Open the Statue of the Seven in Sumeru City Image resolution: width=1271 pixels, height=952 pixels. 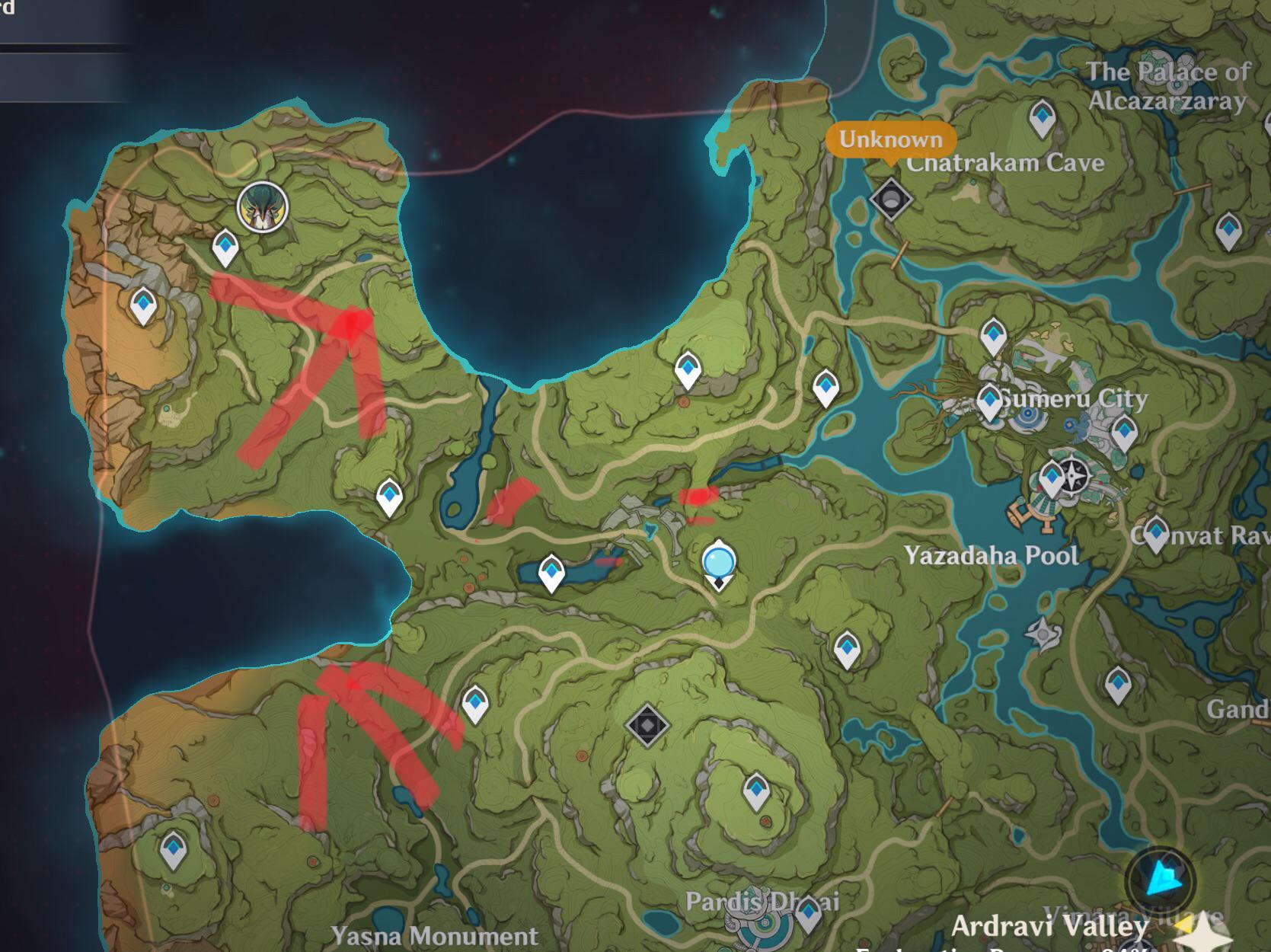pyautogui.click(x=1074, y=476)
